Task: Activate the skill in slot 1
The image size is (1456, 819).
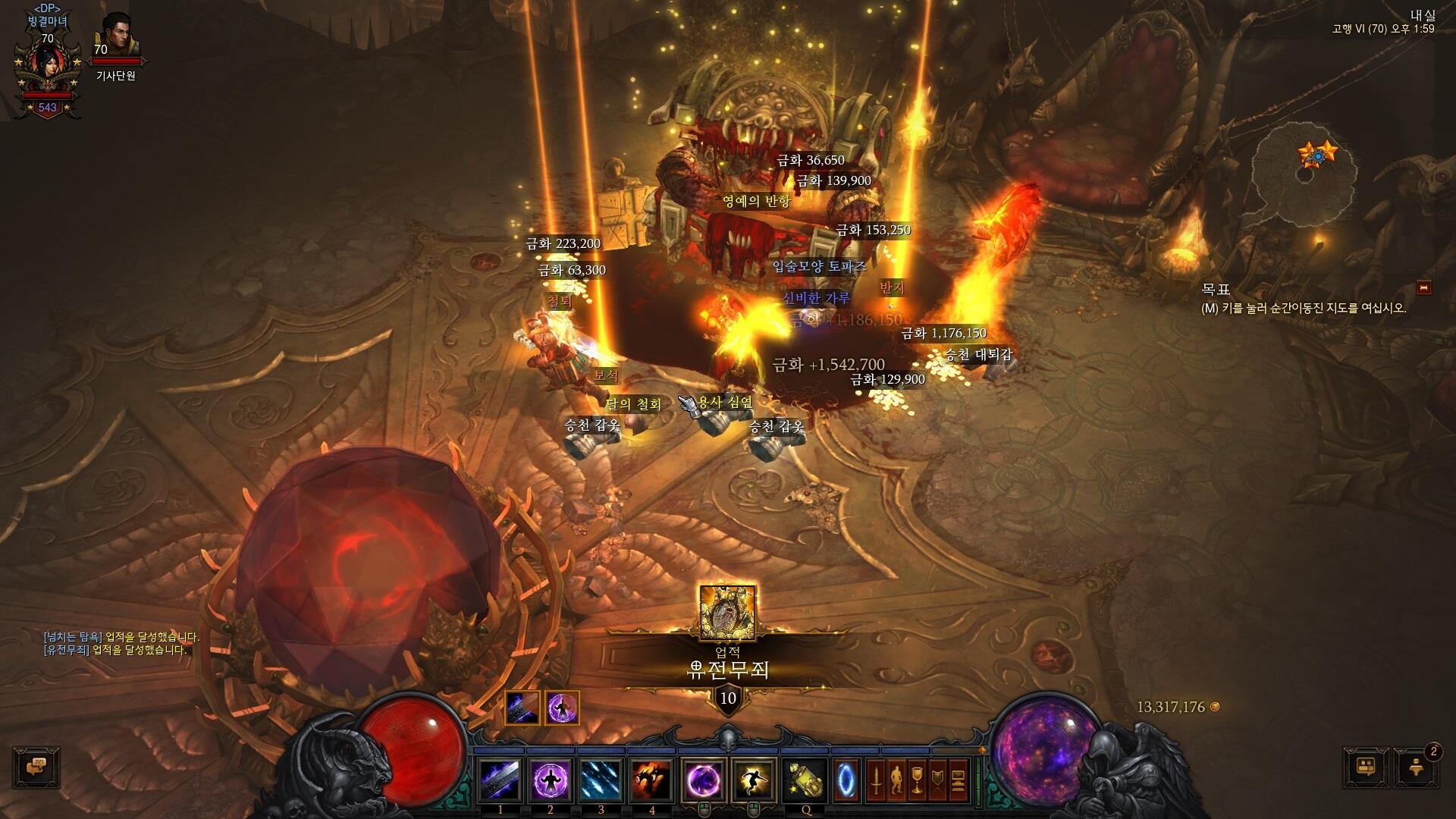Action: point(500,780)
